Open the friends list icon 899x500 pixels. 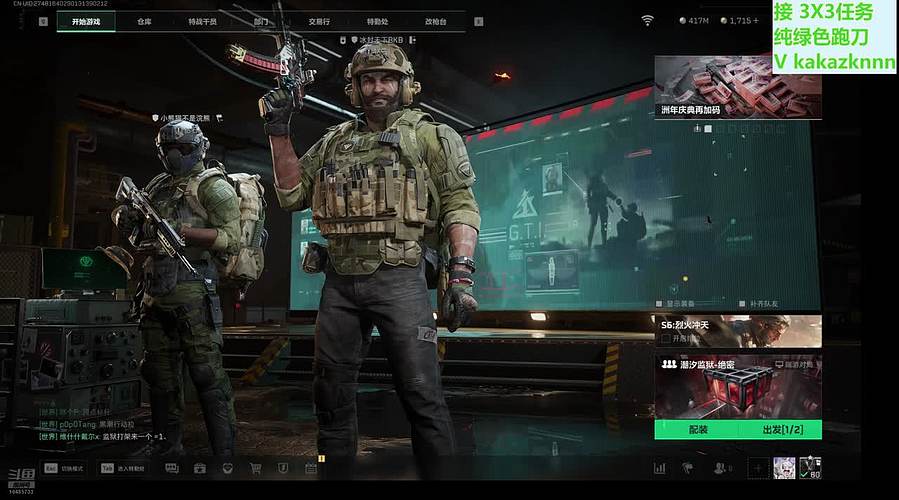click(721, 468)
